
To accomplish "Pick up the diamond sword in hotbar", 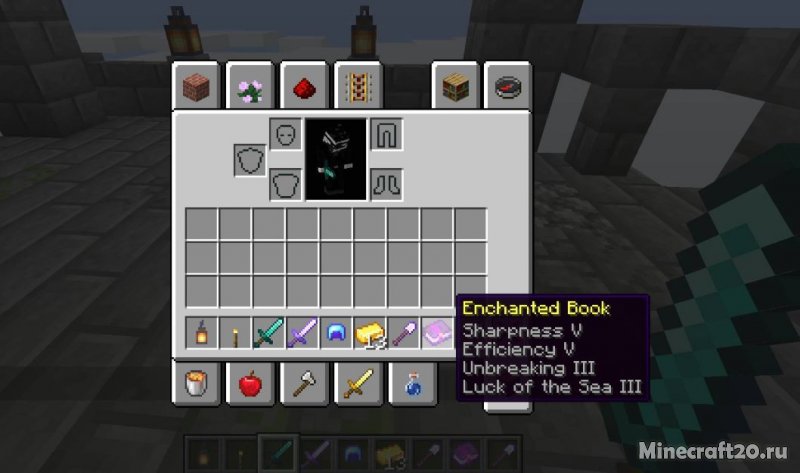I will tap(270, 332).
